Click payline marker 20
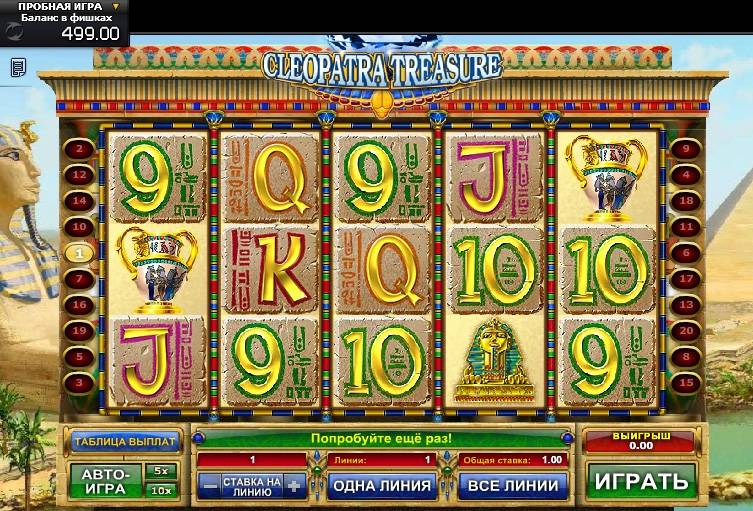753x511 pixels. pyautogui.click(x=685, y=331)
